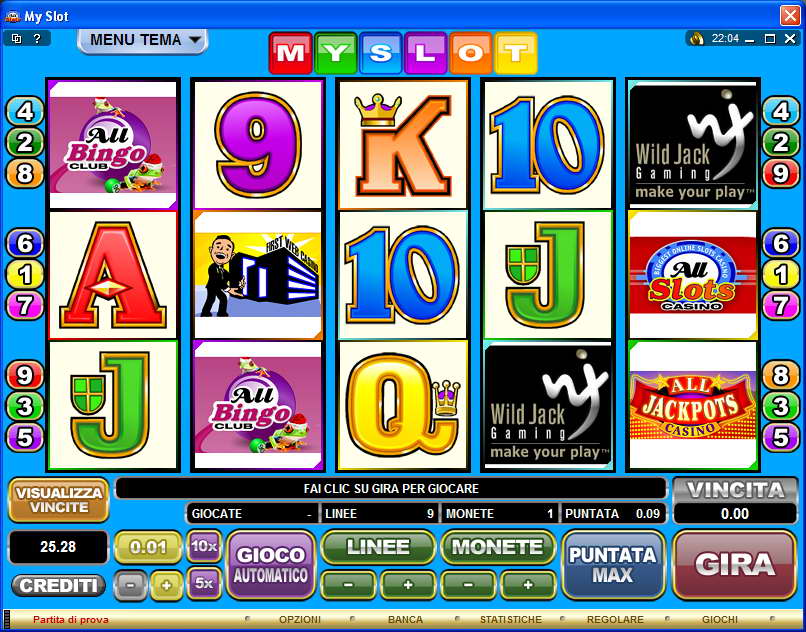
Task: Start GIOCO AUTOMATICO autoplay
Action: click(x=270, y=564)
